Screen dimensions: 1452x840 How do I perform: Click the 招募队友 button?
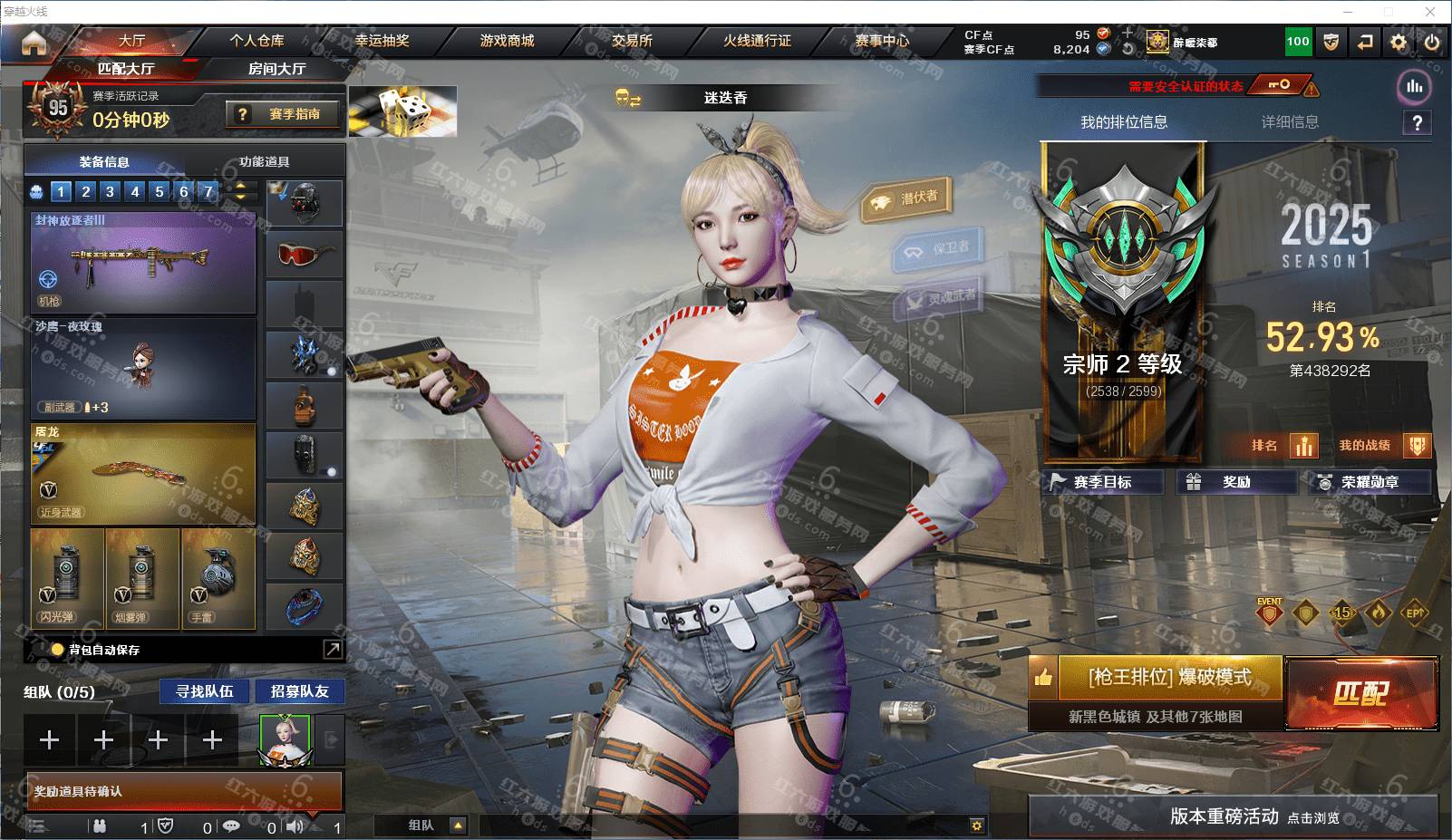click(299, 691)
